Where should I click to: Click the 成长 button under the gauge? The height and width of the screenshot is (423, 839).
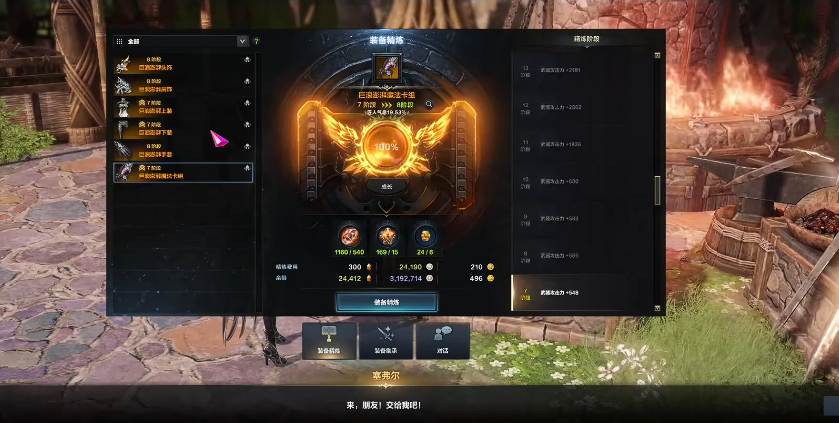[x=386, y=186]
